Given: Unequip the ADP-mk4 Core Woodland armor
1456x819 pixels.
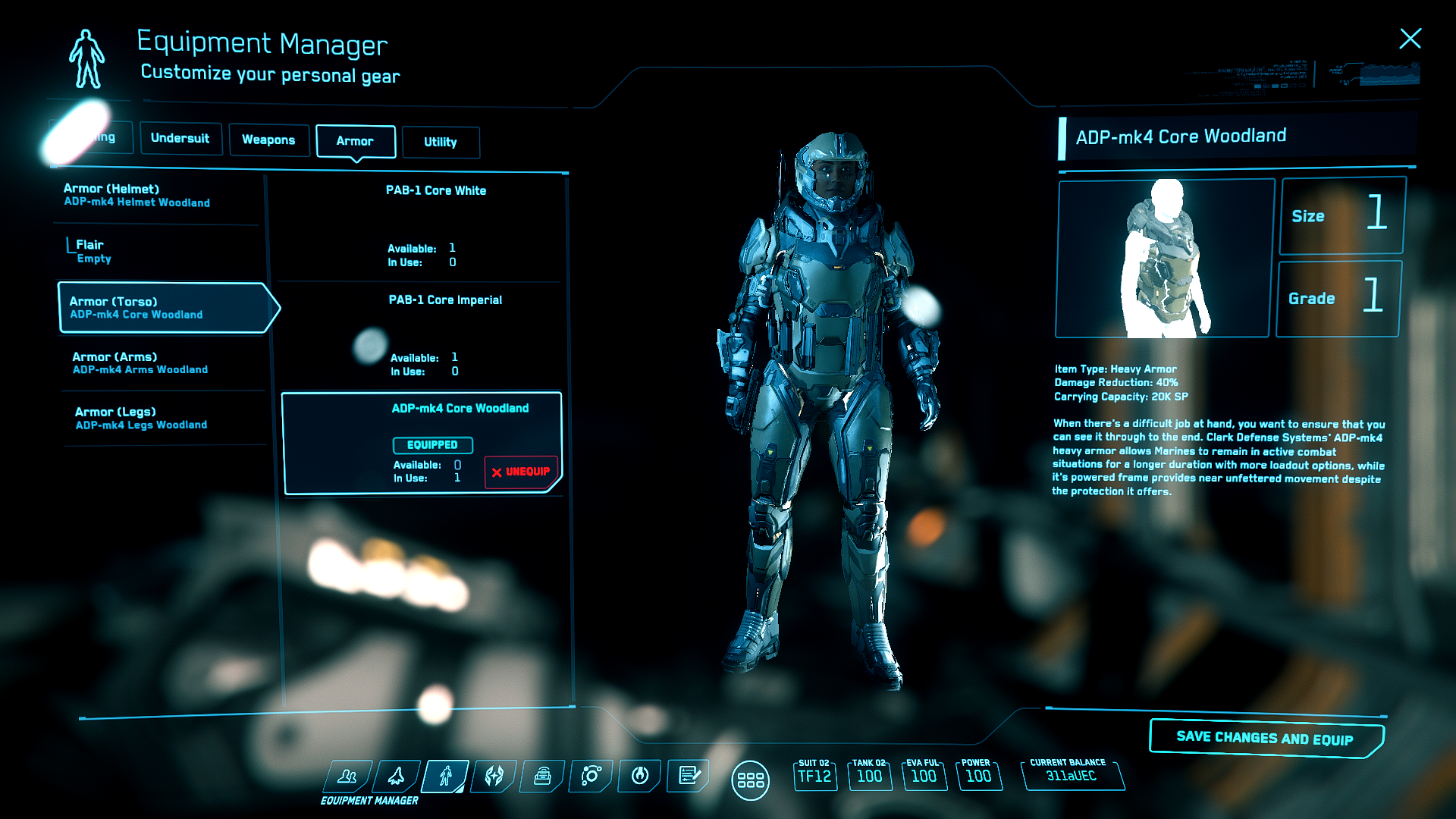Looking at the screenshot, I should (x=521, y=472).
